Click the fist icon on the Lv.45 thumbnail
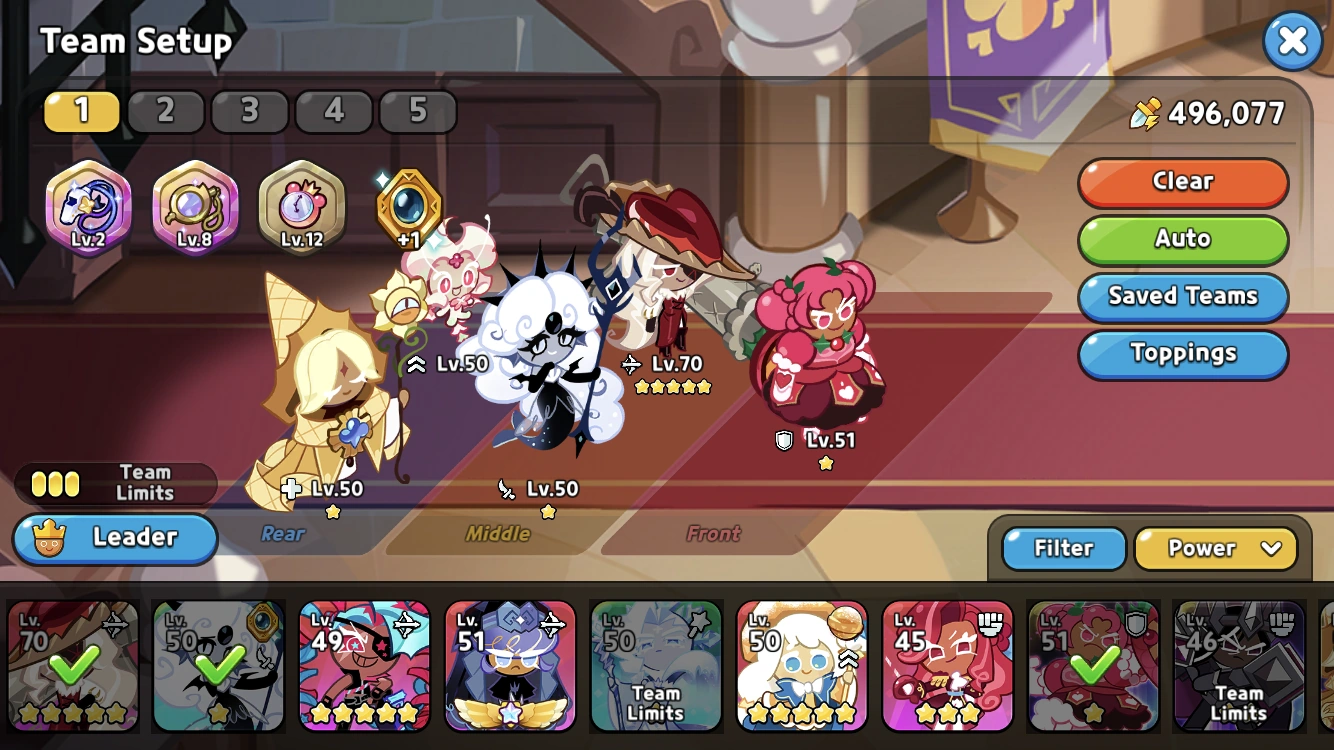The height and width of the screenshot is (750, 1334). [x=990, y=624]
